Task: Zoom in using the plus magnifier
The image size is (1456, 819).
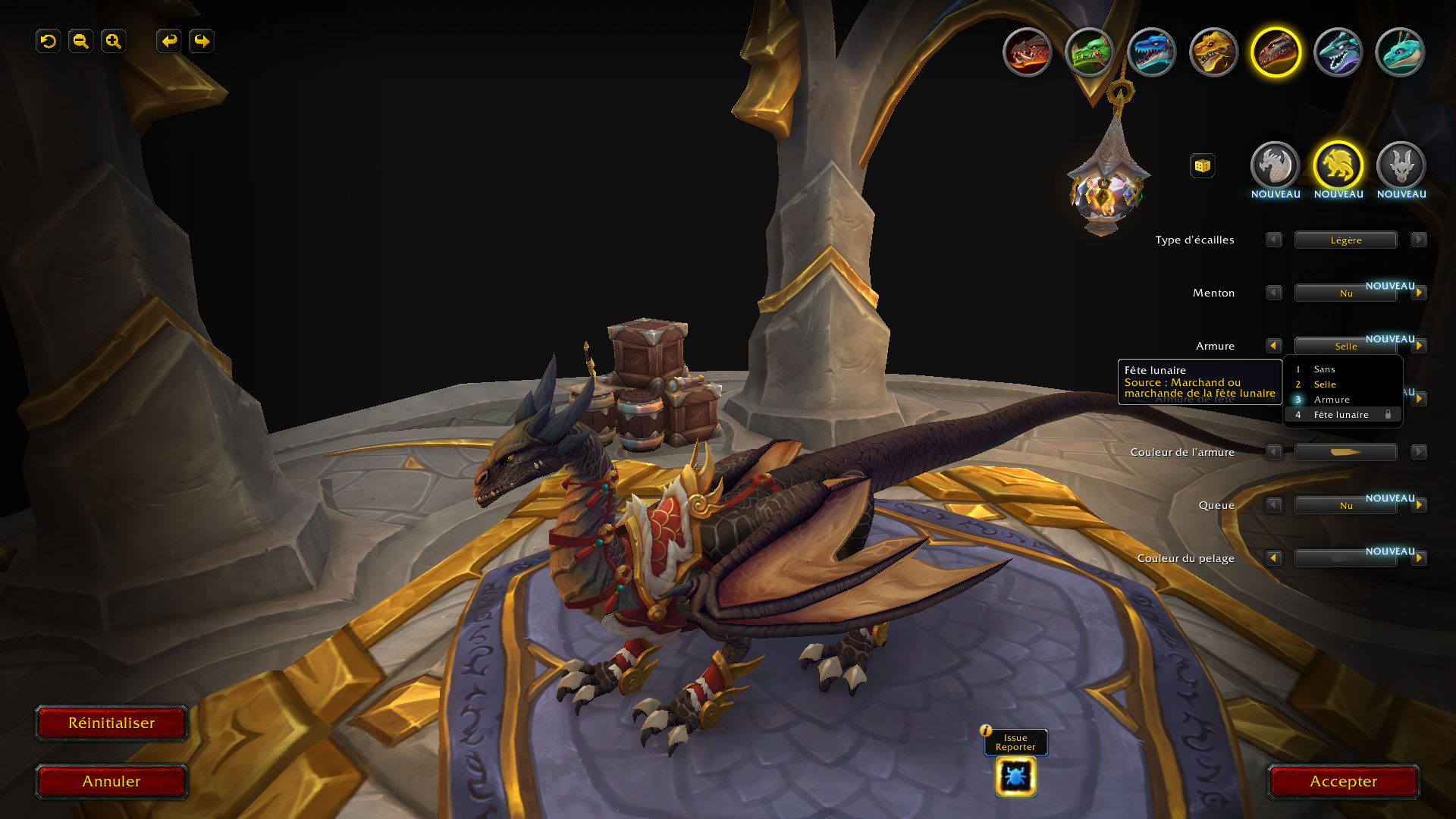Action: point(114,41)
